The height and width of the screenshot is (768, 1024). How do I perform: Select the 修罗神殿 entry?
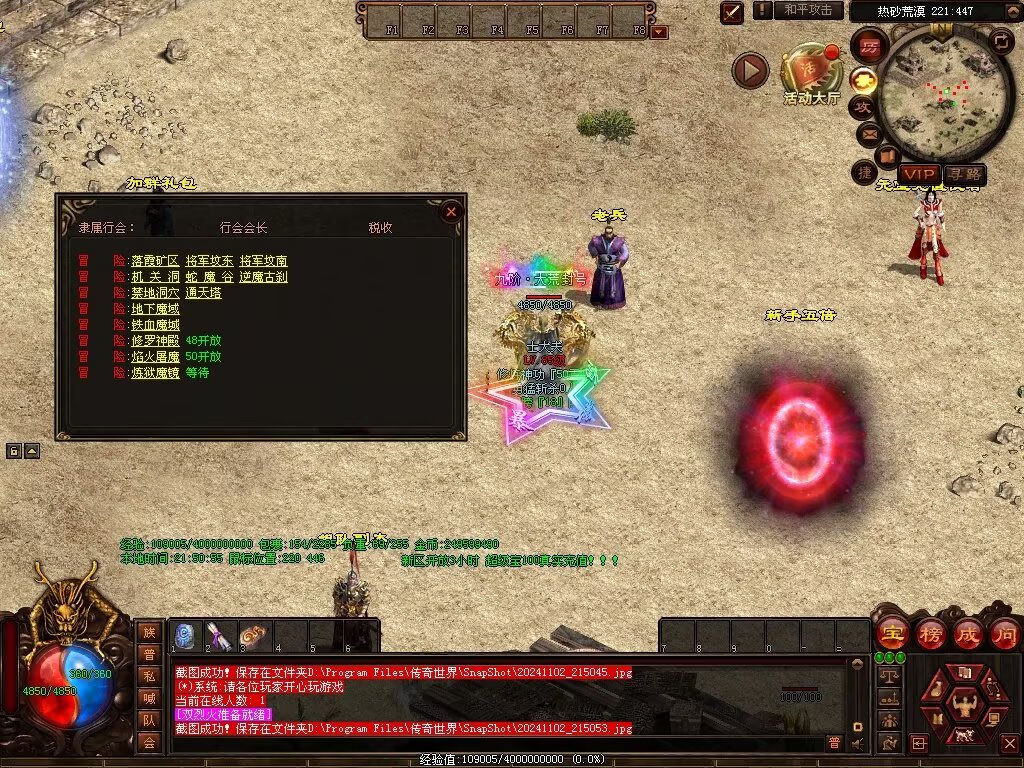pyautogui.click(x=155, y=341)
